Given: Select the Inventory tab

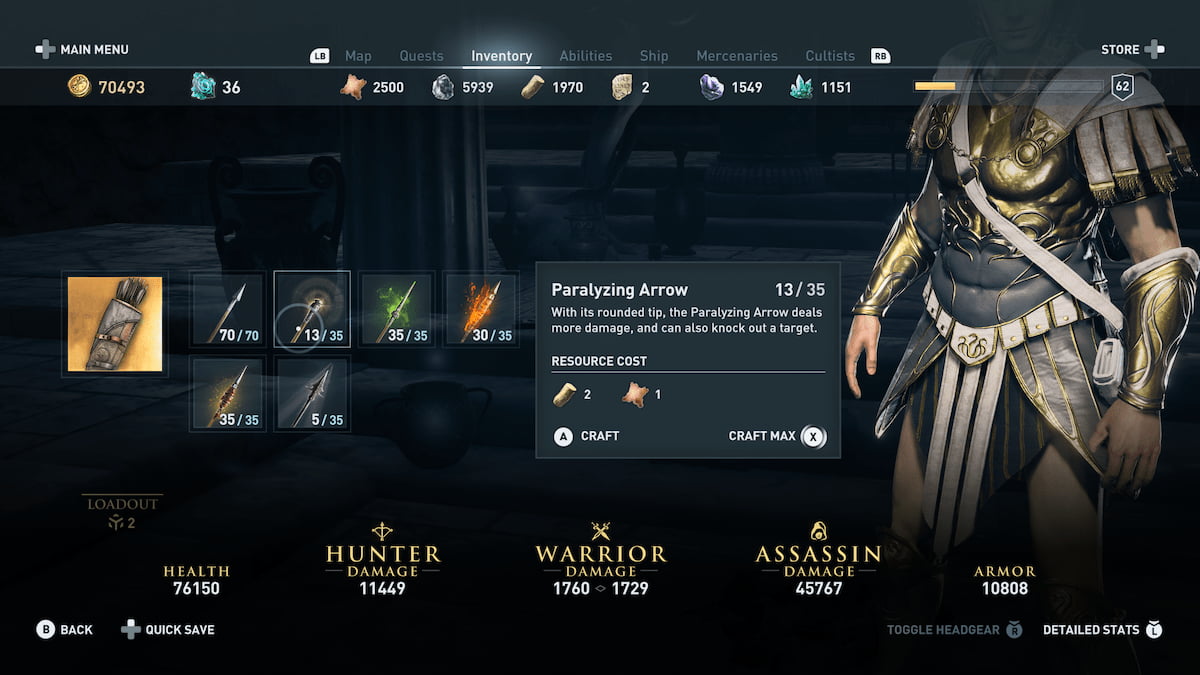Looking at the screenshot, I should (x=502, y=56).
